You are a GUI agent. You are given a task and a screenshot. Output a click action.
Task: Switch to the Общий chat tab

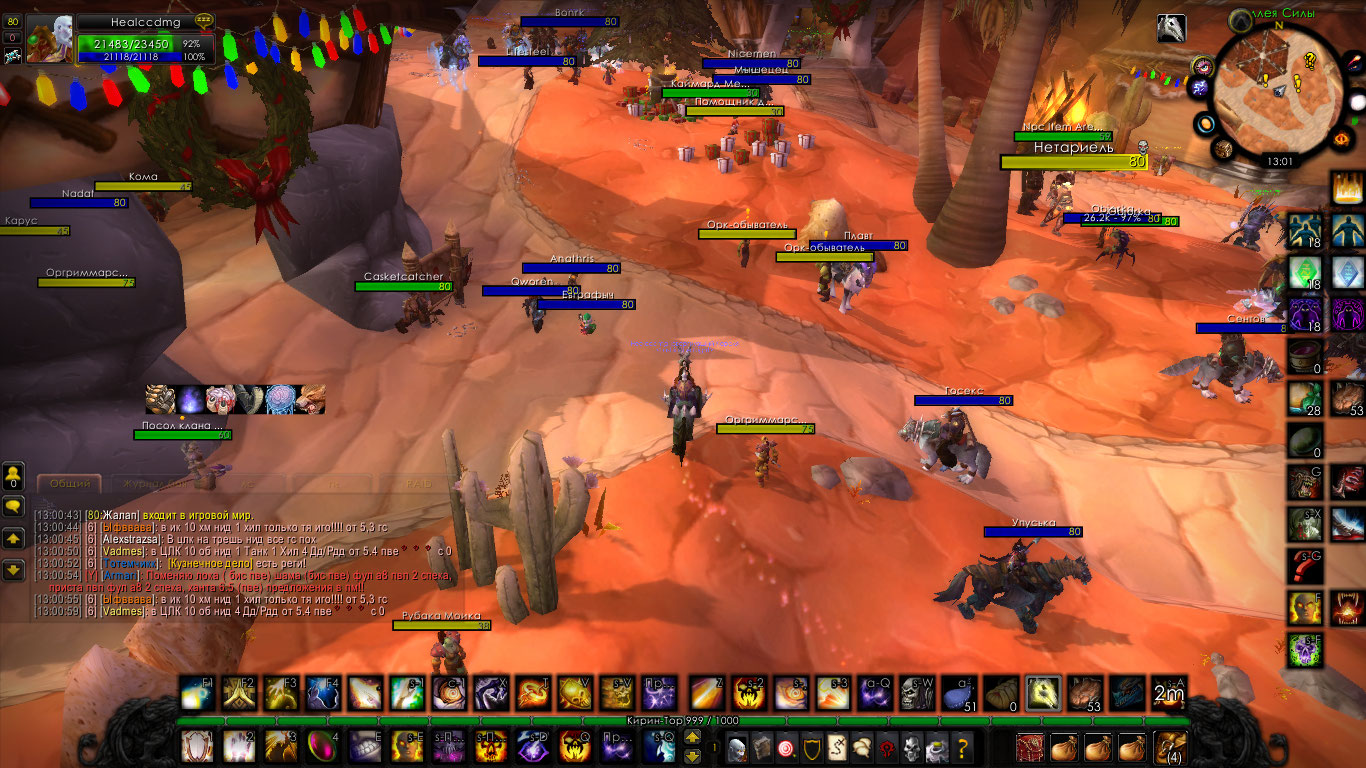(70, 483)
